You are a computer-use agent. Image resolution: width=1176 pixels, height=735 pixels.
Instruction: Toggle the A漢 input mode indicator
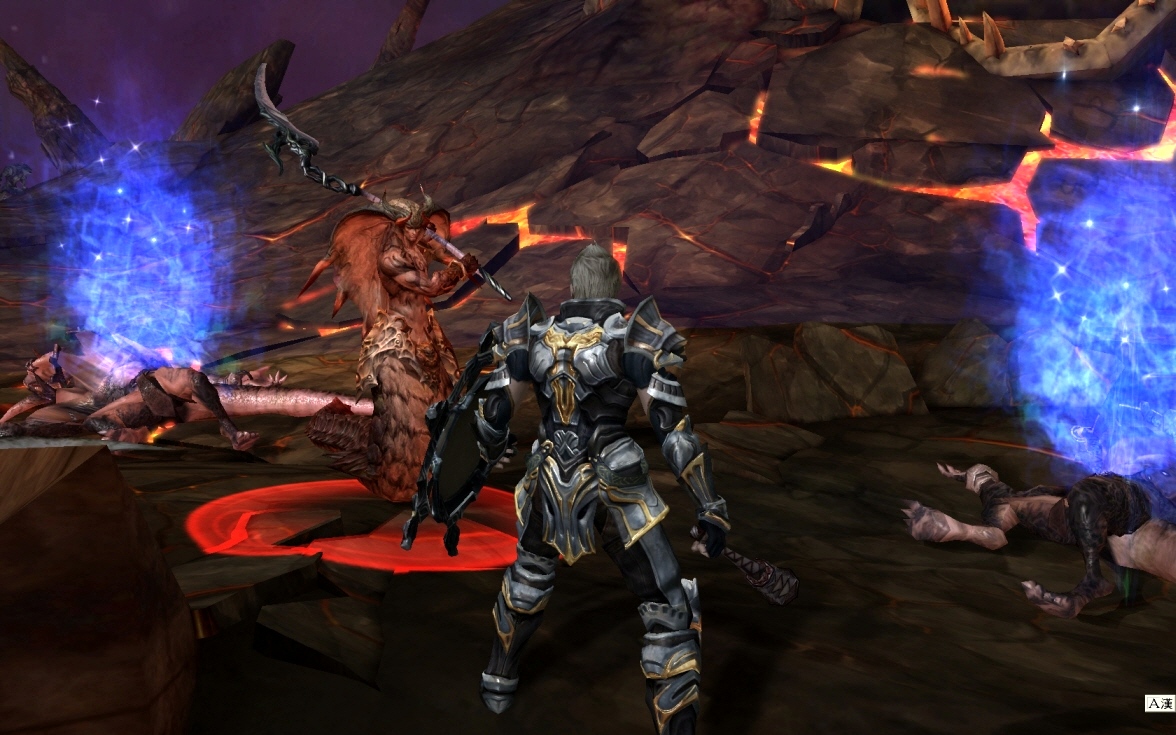coord(1159,704)
